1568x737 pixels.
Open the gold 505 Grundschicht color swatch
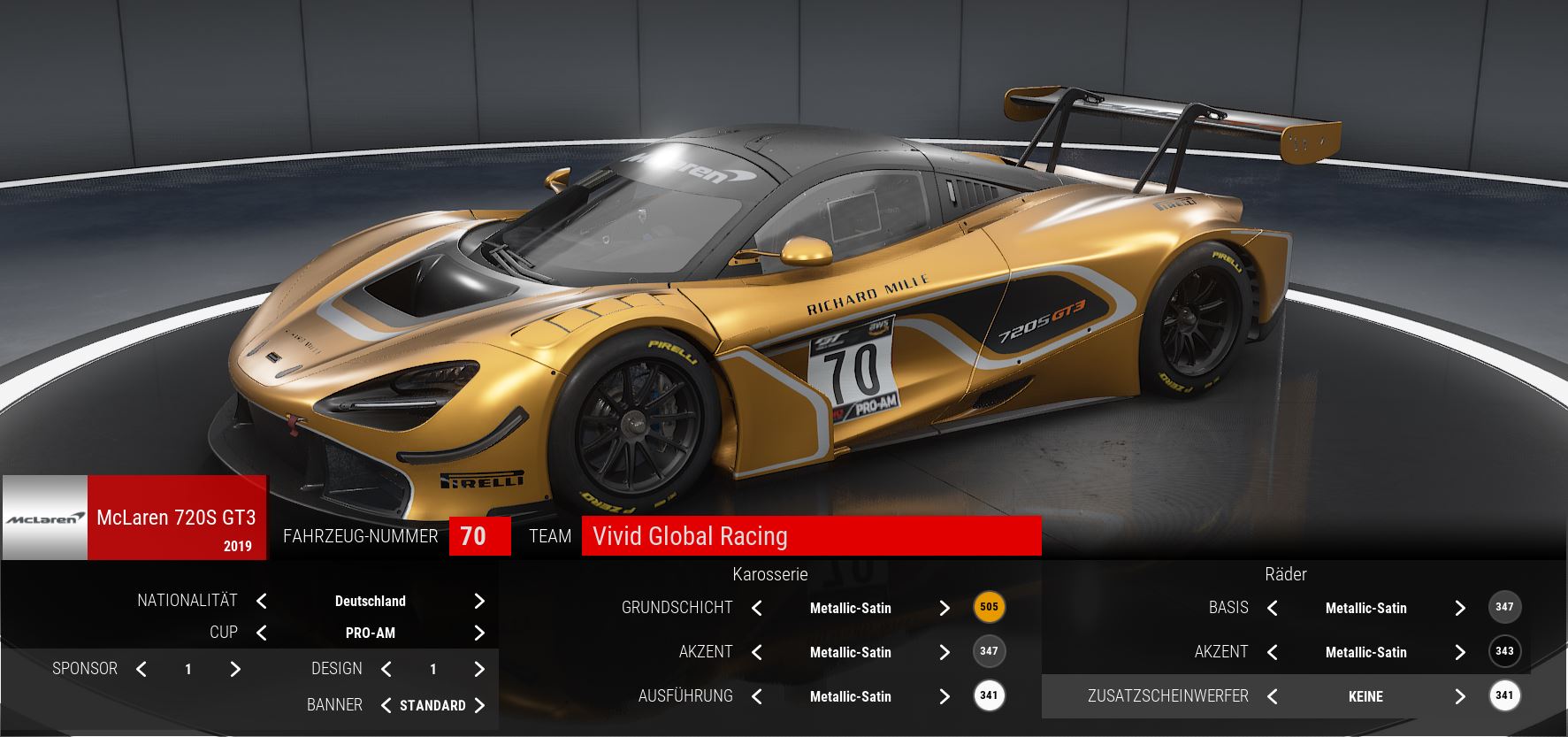(989, 607)
